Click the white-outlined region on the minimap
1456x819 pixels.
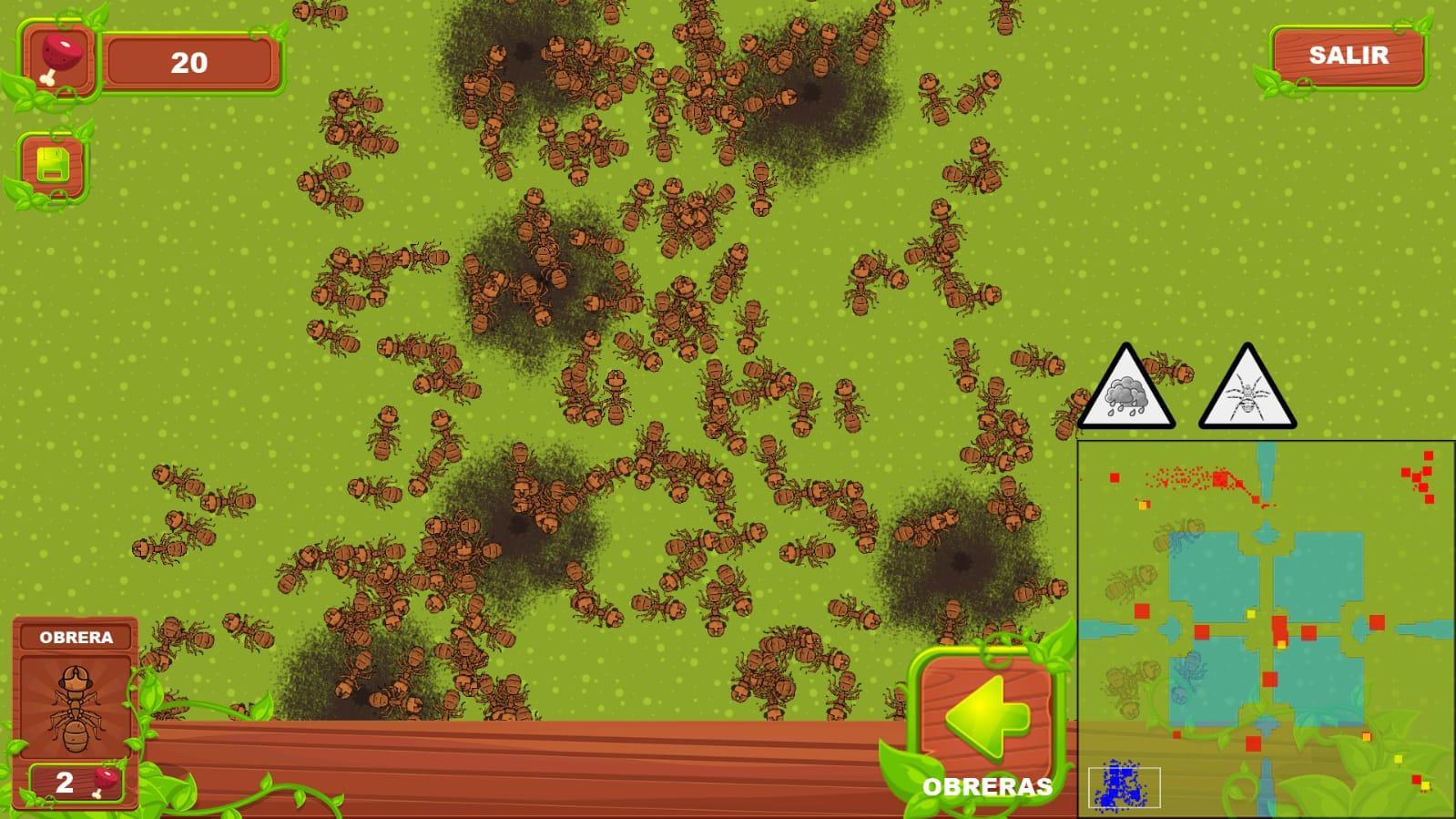point(1126,785)
